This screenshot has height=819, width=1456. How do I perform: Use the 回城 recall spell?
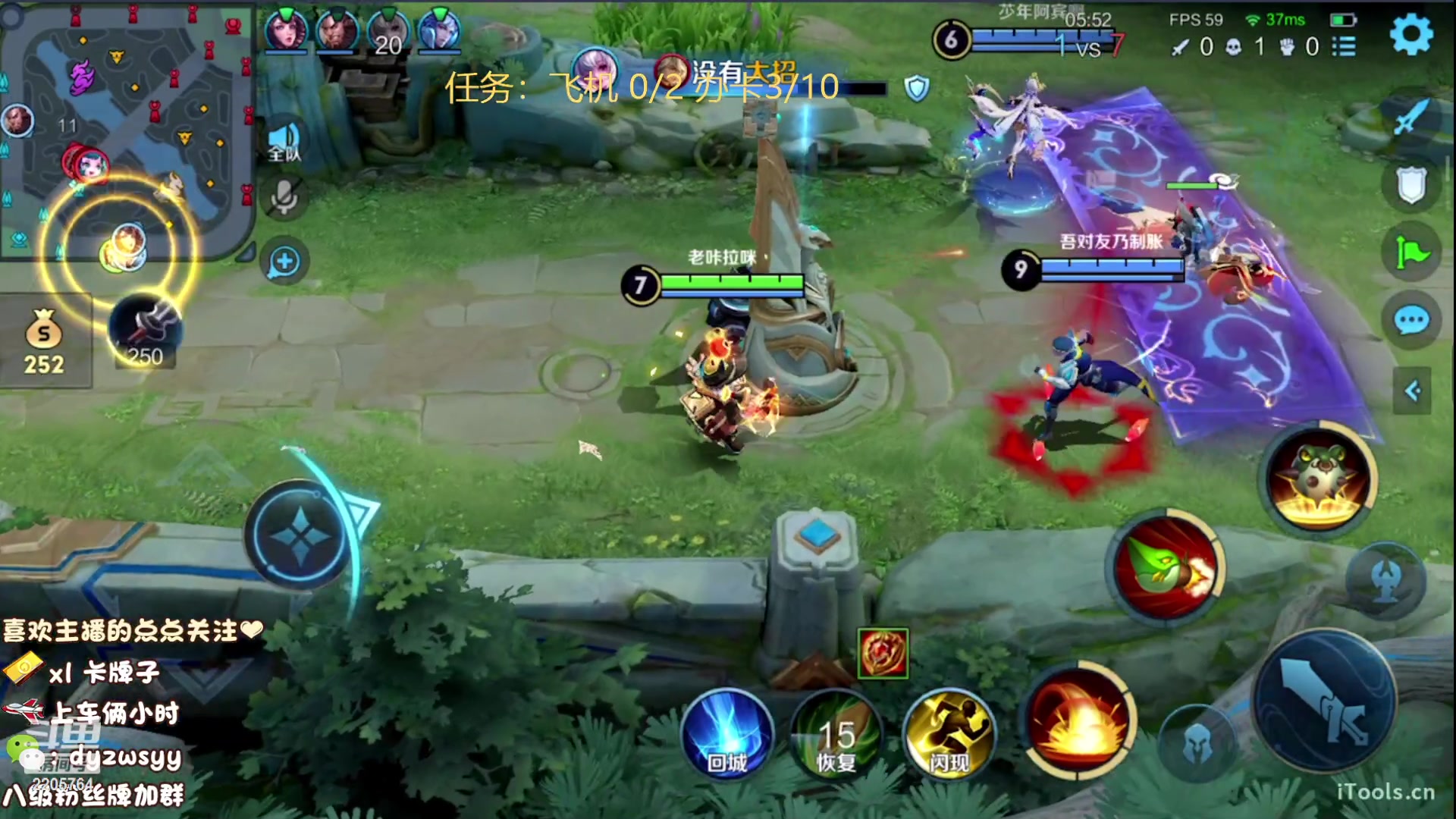(x=727, y=736)
